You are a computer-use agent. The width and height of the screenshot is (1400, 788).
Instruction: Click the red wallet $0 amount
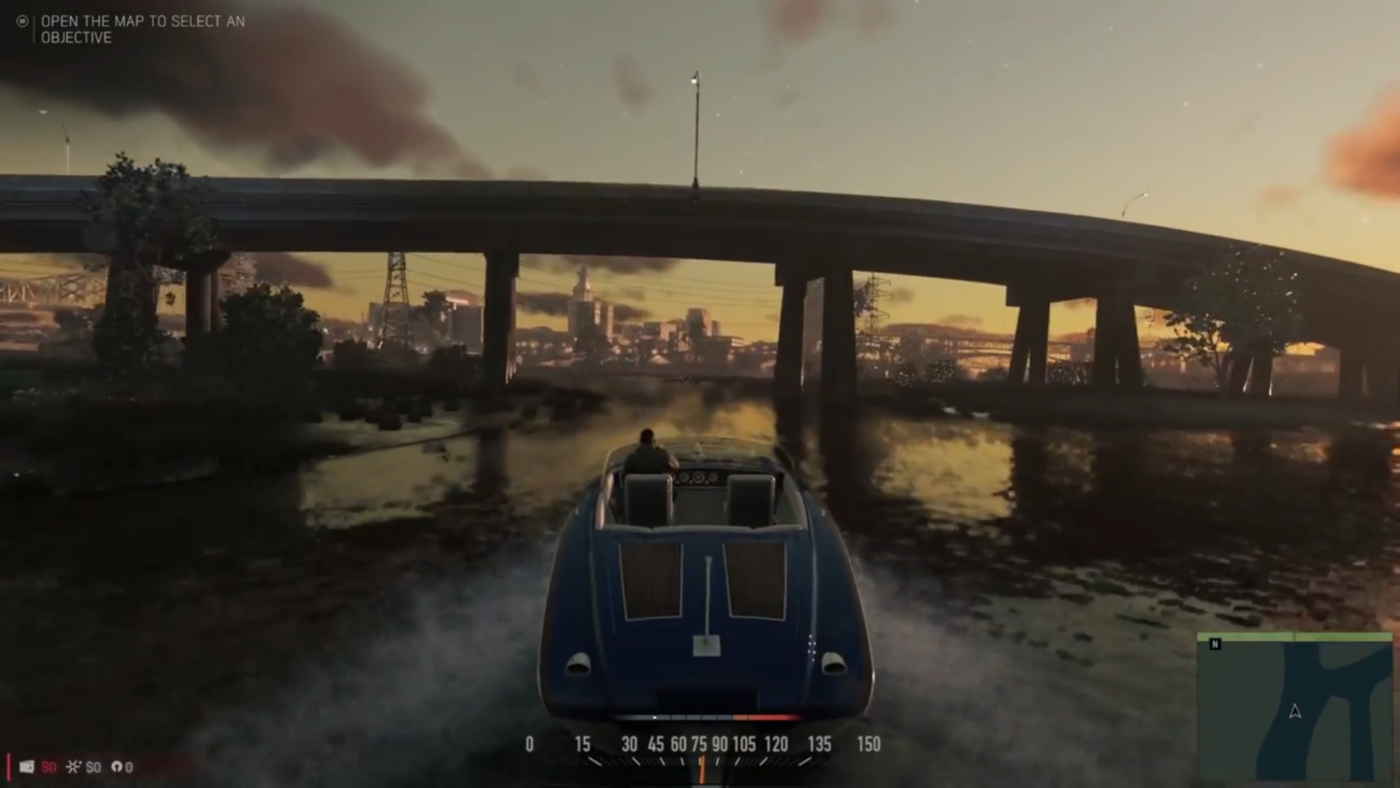[48, 766]
